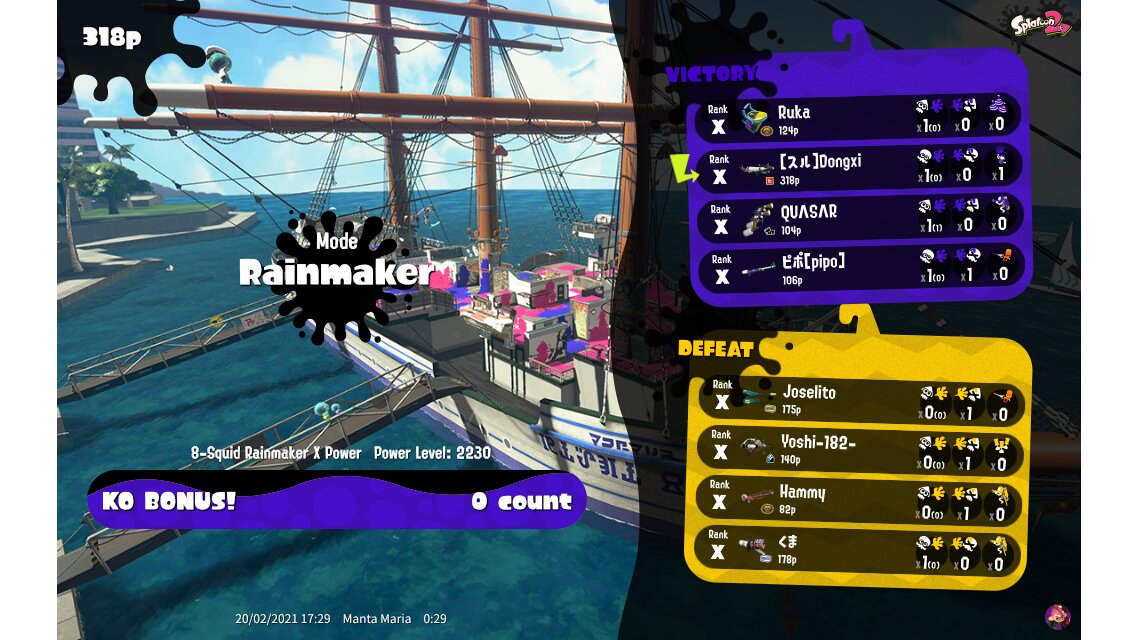Select the [スル]Dongxi player row
Screen dimensions: 1138x640
860,168
